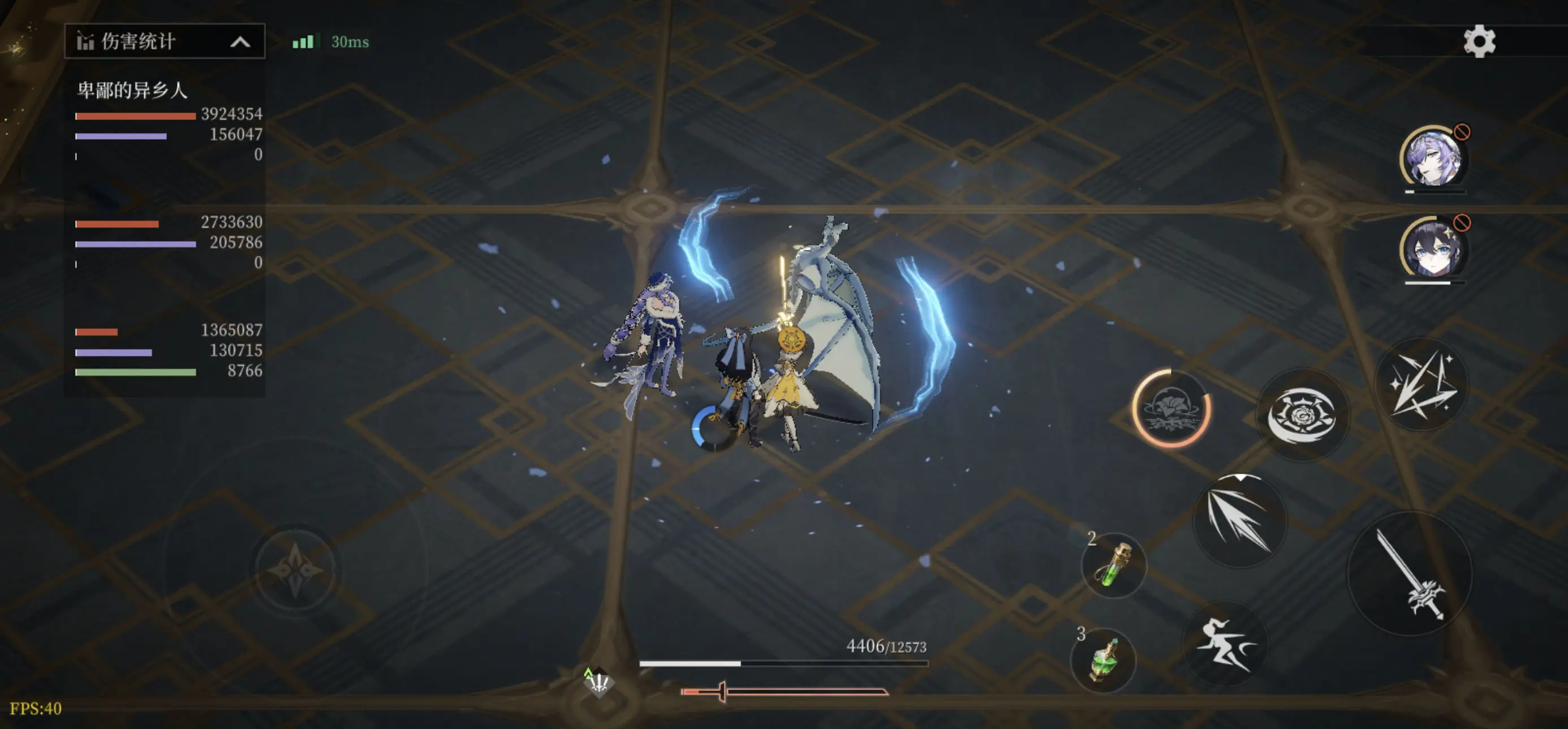Use the lotus skill with orange cooldown ring
The width and height of the screenshot is (1568, 729).
pyautogui.click(x=1170, y=408)
